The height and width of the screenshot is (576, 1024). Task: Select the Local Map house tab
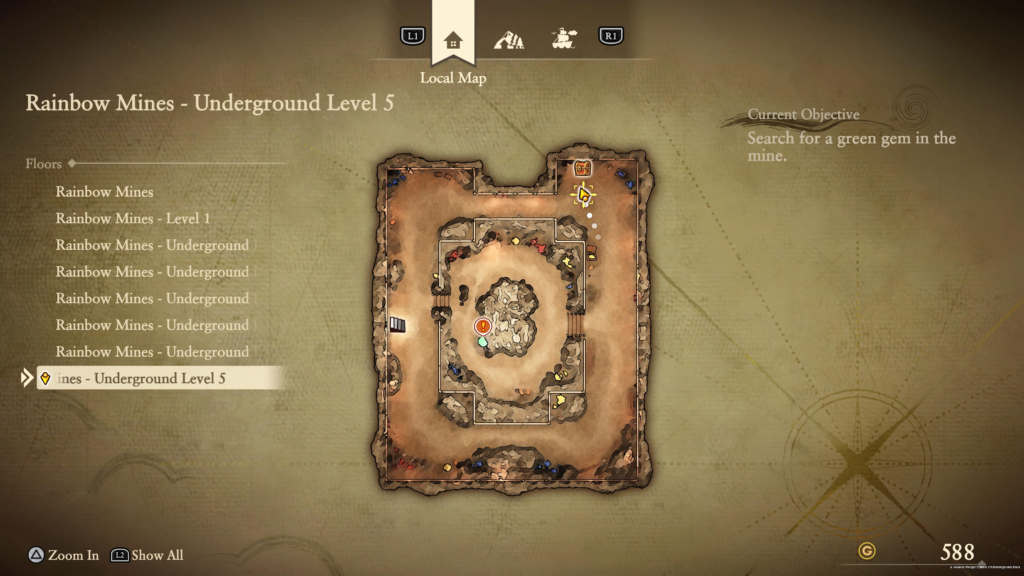pyautogui.click(x=453, y=40)
